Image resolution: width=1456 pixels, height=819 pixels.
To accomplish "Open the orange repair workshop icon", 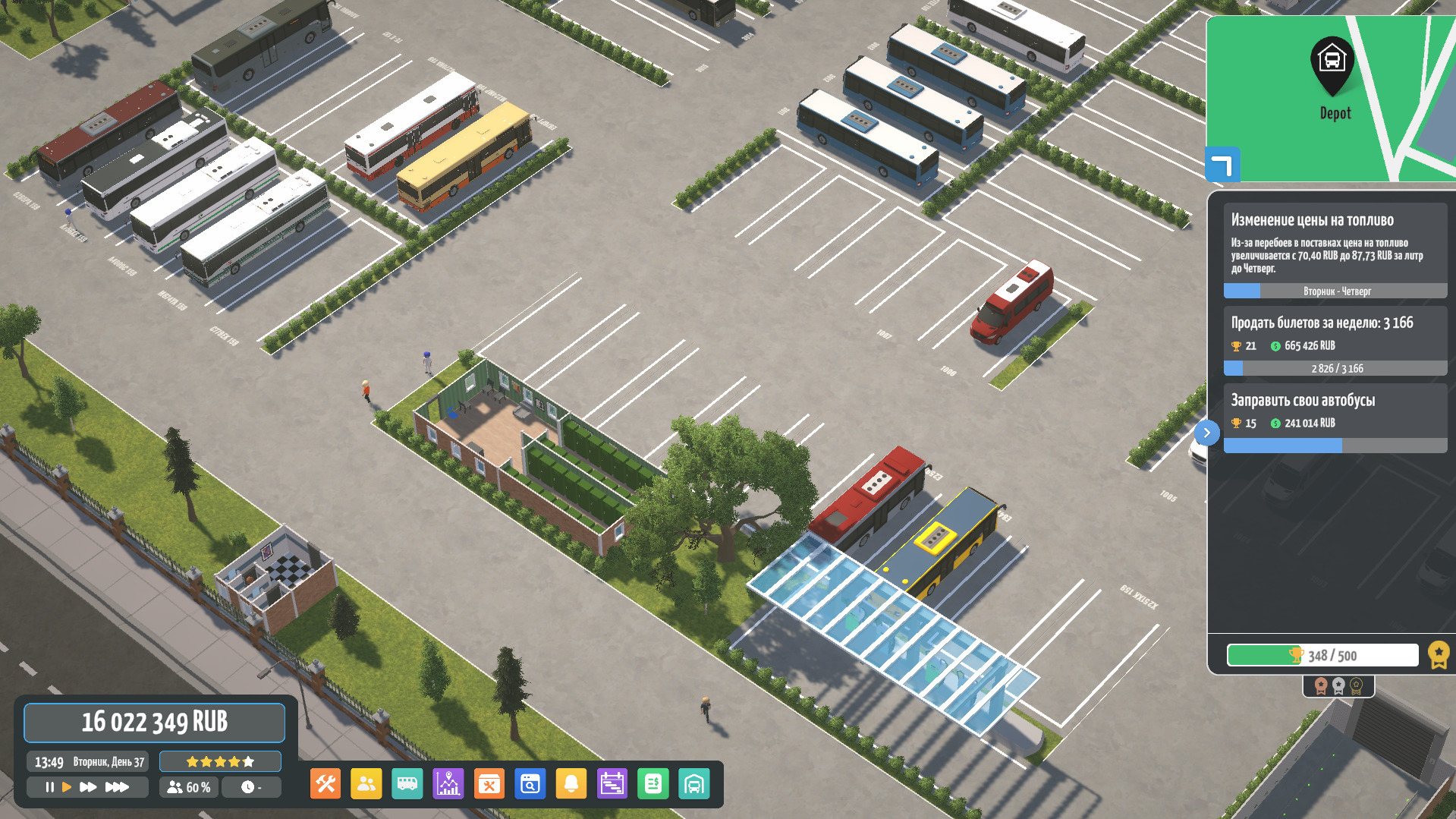I will pyautogui.click(x=489, y=784).
